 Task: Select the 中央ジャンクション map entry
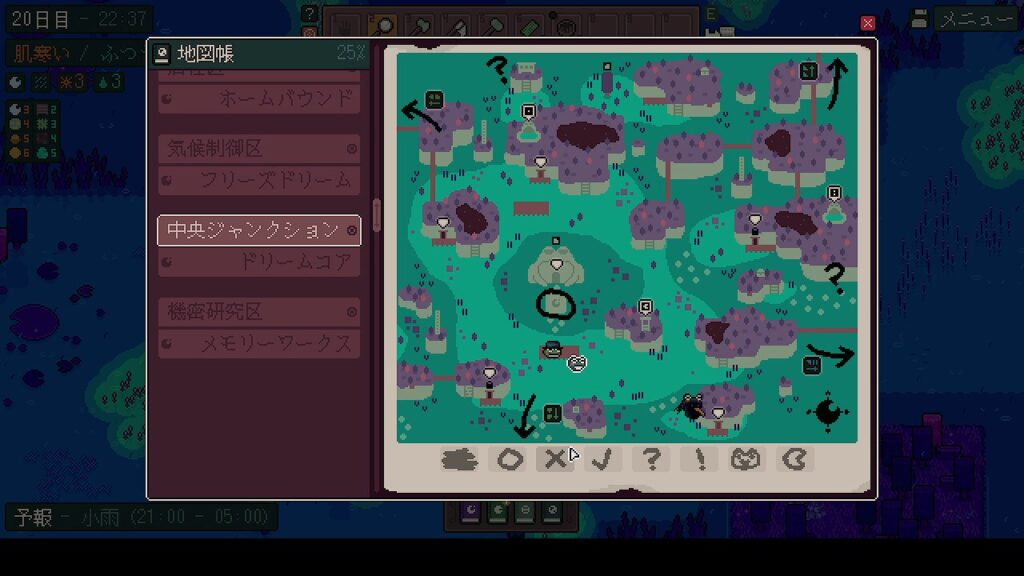259,230
